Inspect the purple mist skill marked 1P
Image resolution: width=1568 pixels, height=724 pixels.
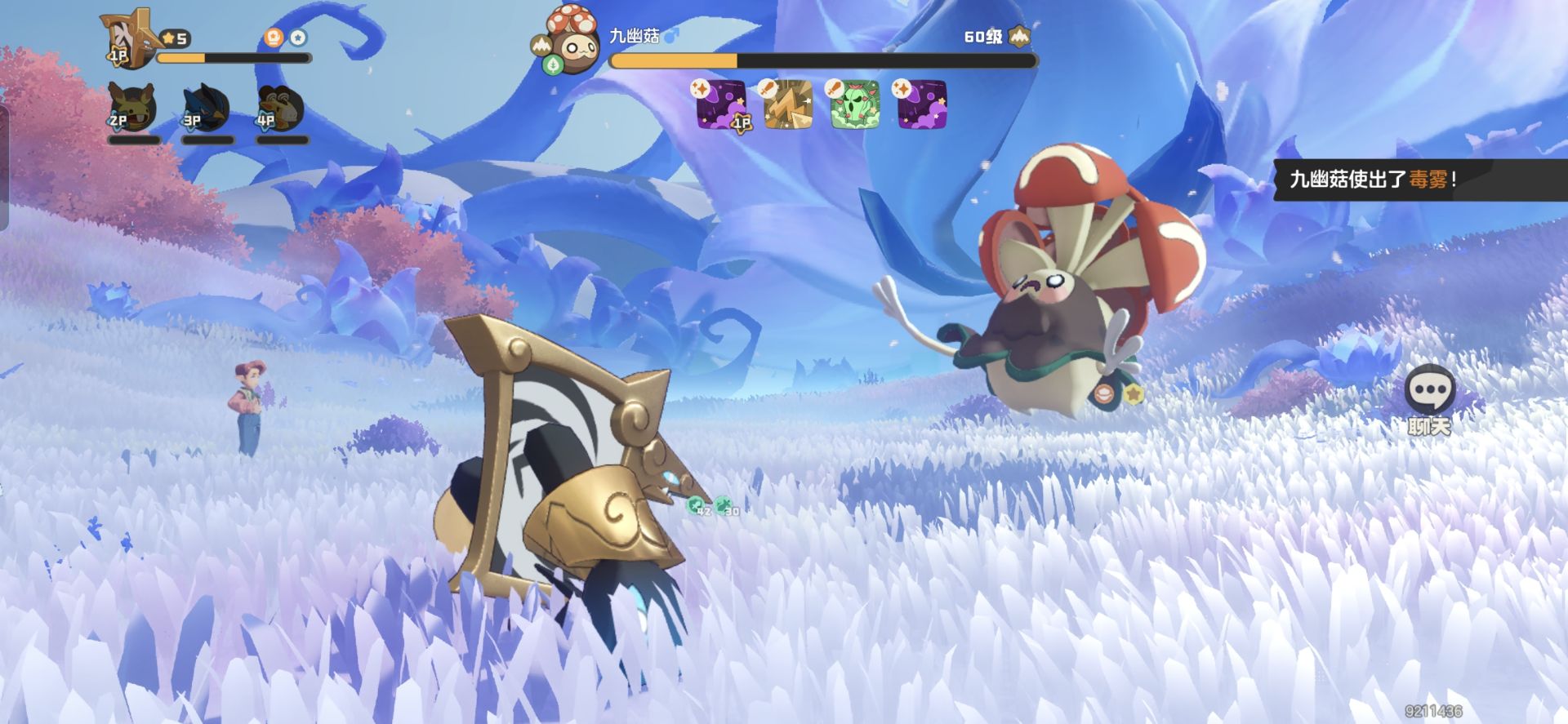point(721,104)
